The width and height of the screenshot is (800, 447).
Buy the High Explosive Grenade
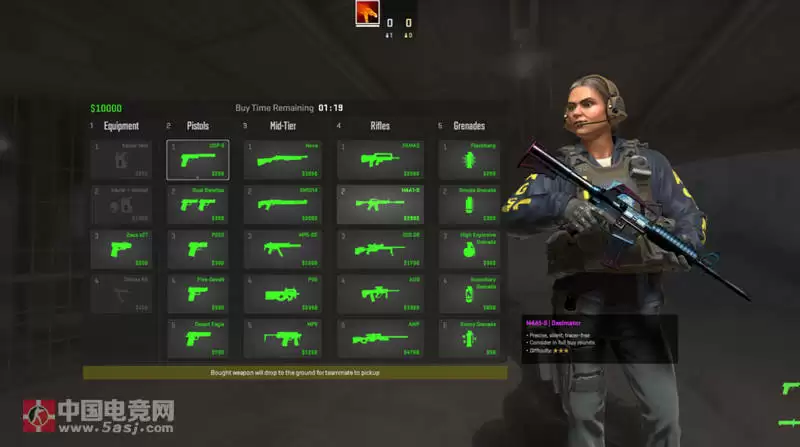click(x=468, y=249)
